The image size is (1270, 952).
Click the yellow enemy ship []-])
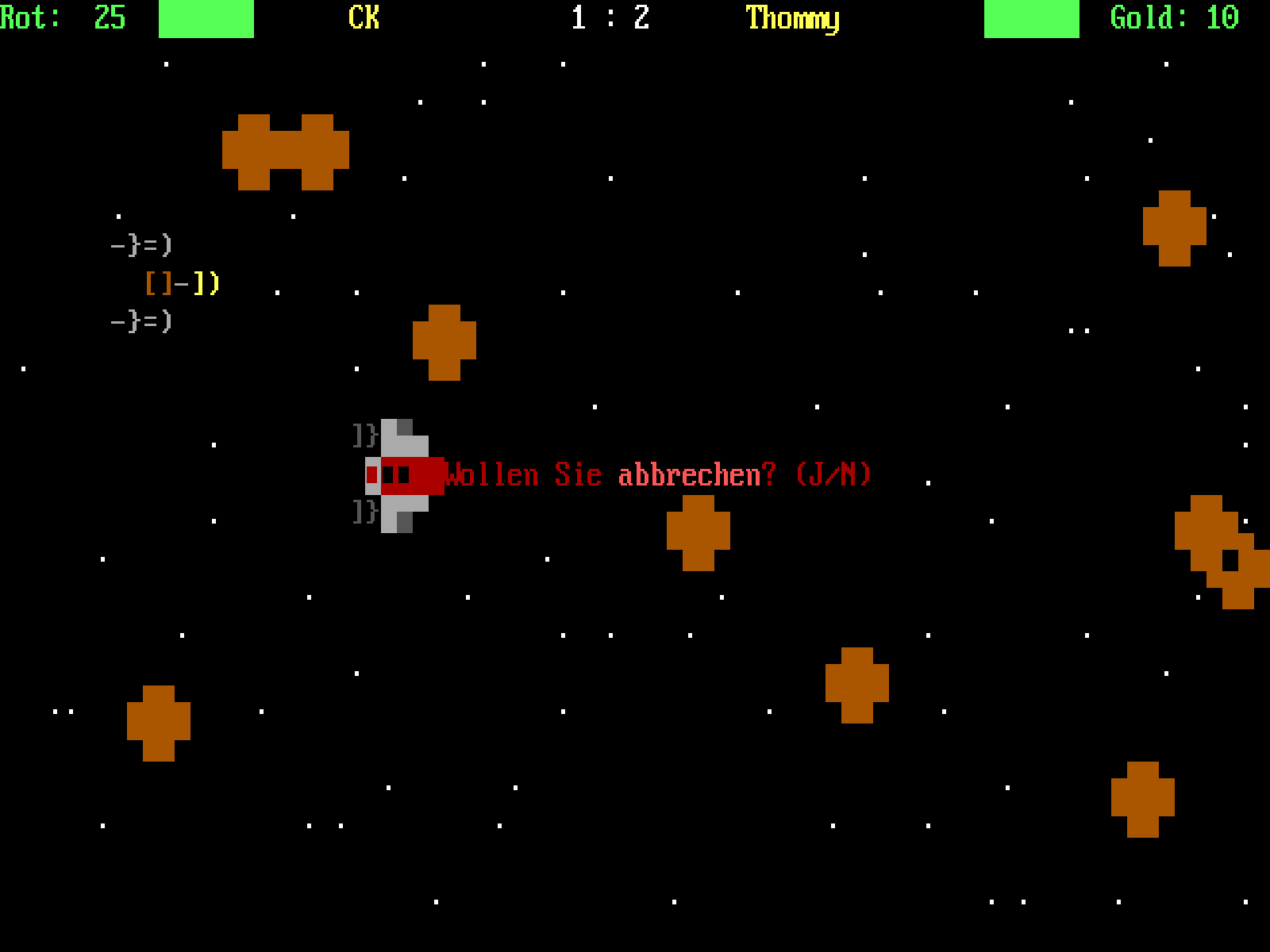[x=183, y=282]
